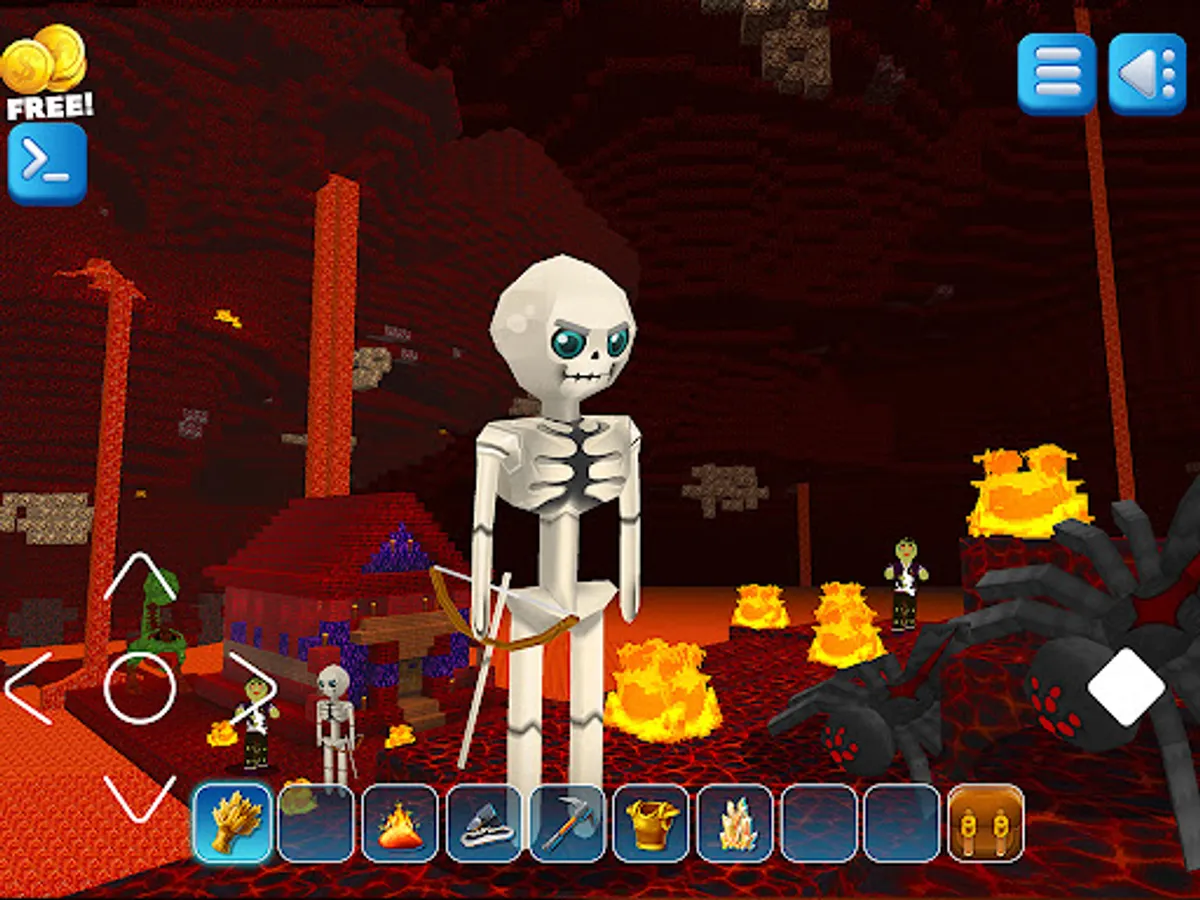The height and width of the screenshot is (900, 1200).
Task: Pick the crystal cluster hotbar slot
Action: click(x=735, y=823)
